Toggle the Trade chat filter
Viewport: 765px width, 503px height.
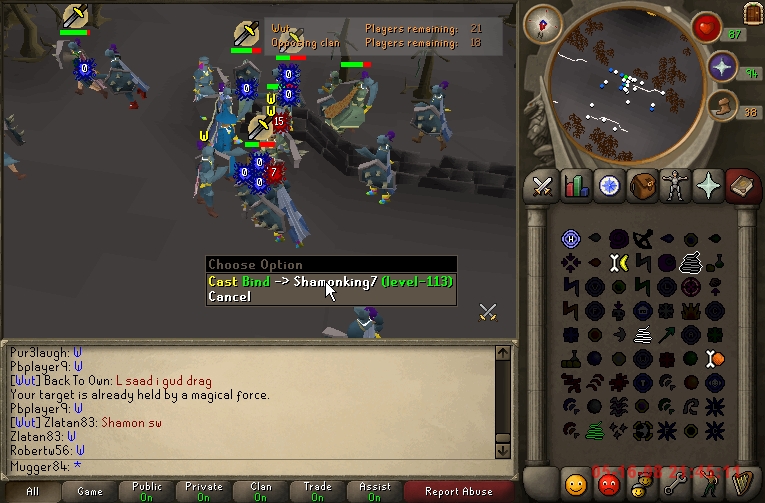coord(318,491)
